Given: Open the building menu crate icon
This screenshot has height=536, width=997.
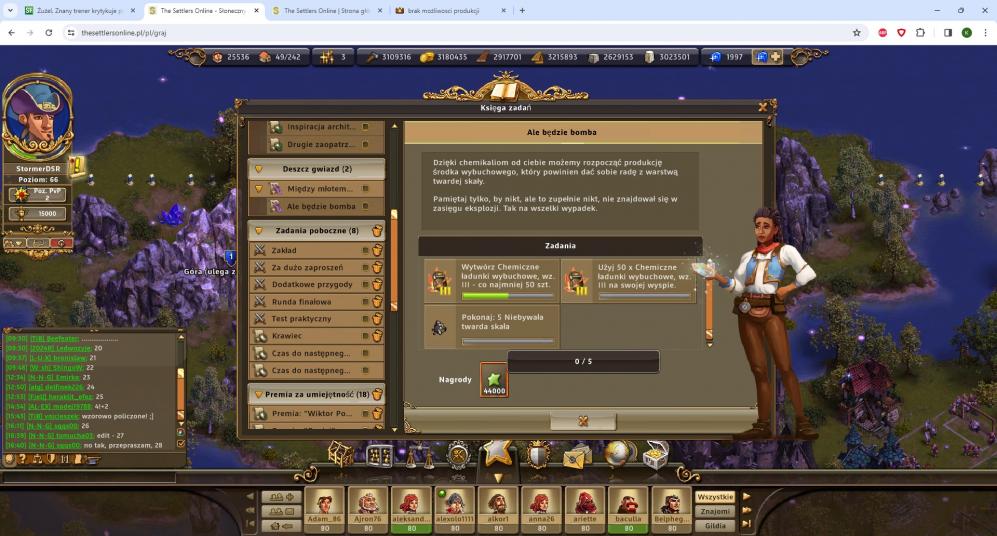Looking at the screenshot, I should click(x=341, y=456).
